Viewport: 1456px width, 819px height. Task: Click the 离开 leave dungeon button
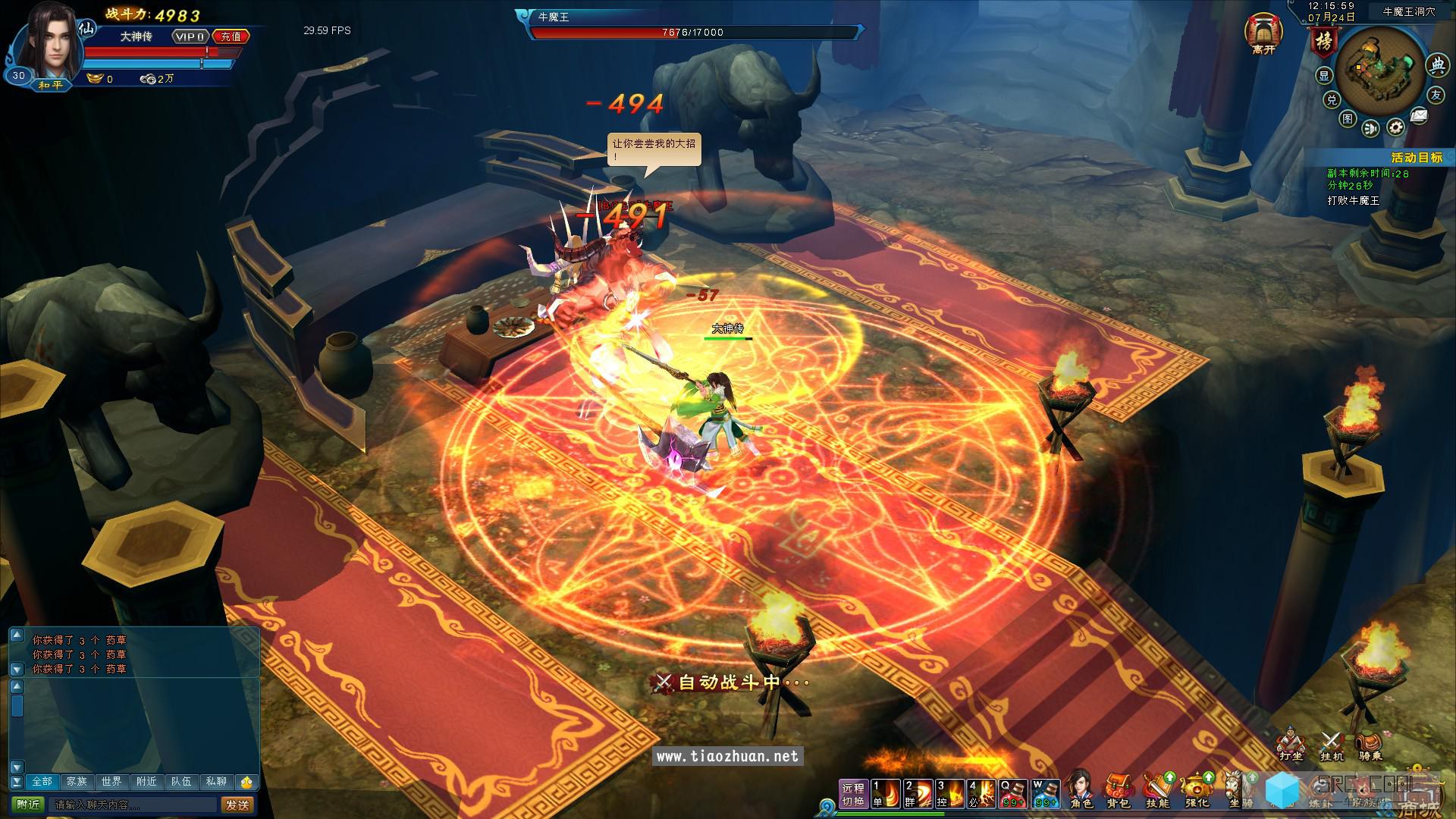[x=1263, y=35]
